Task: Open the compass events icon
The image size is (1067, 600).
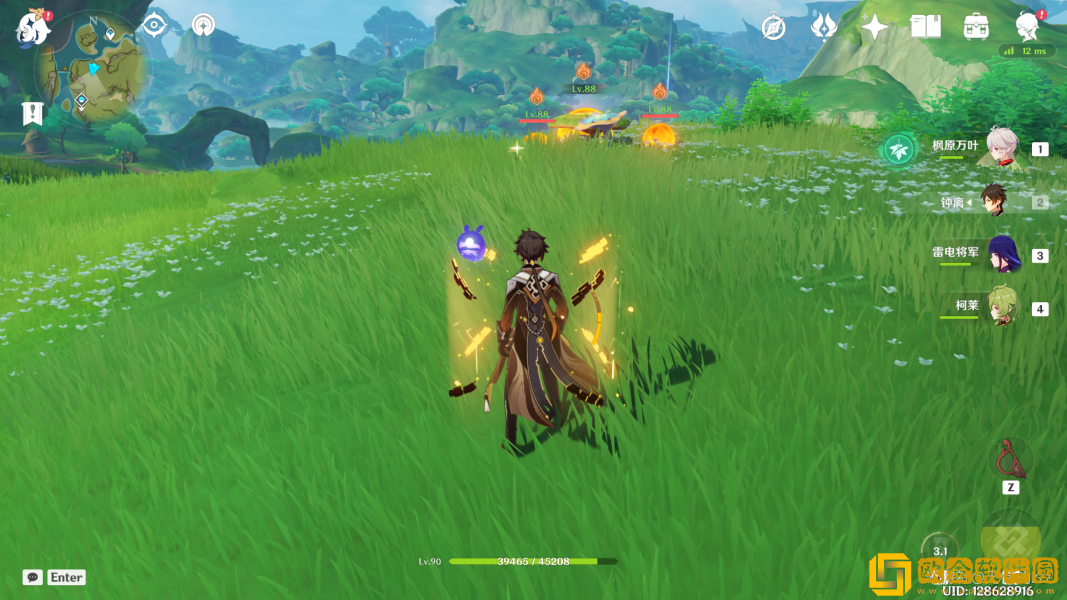Action: pyautogui.click(x=773, y=27)
